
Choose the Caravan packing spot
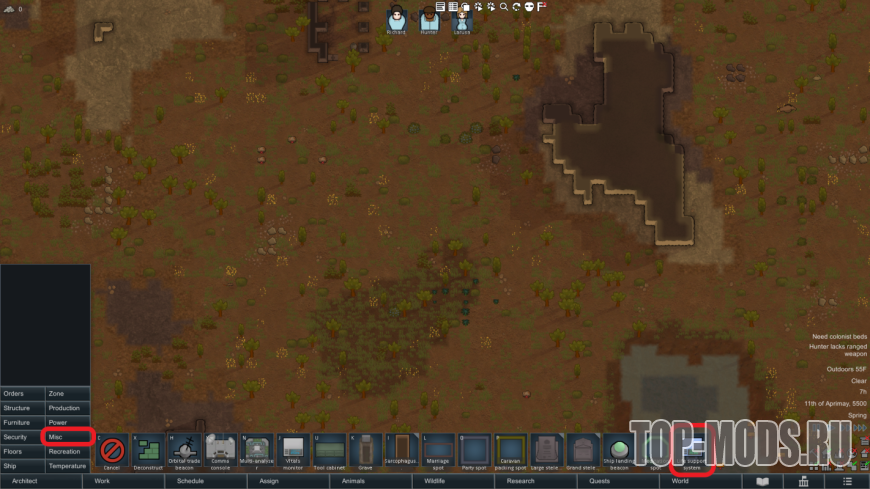[510, 452]
